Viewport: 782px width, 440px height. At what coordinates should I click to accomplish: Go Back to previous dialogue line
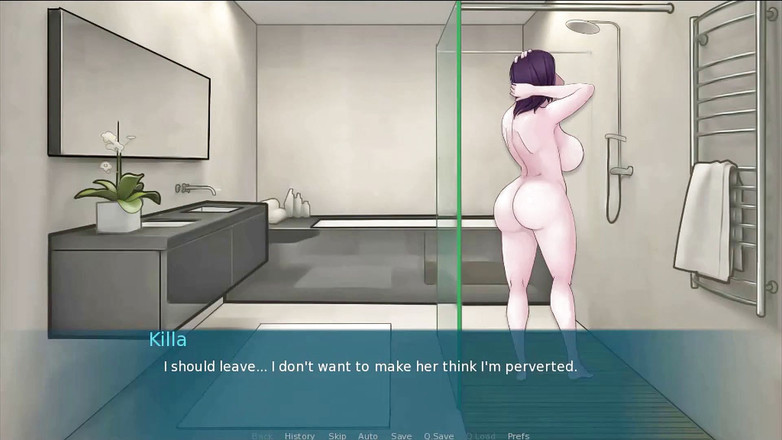pyautogui.click(x=262, y=436)
